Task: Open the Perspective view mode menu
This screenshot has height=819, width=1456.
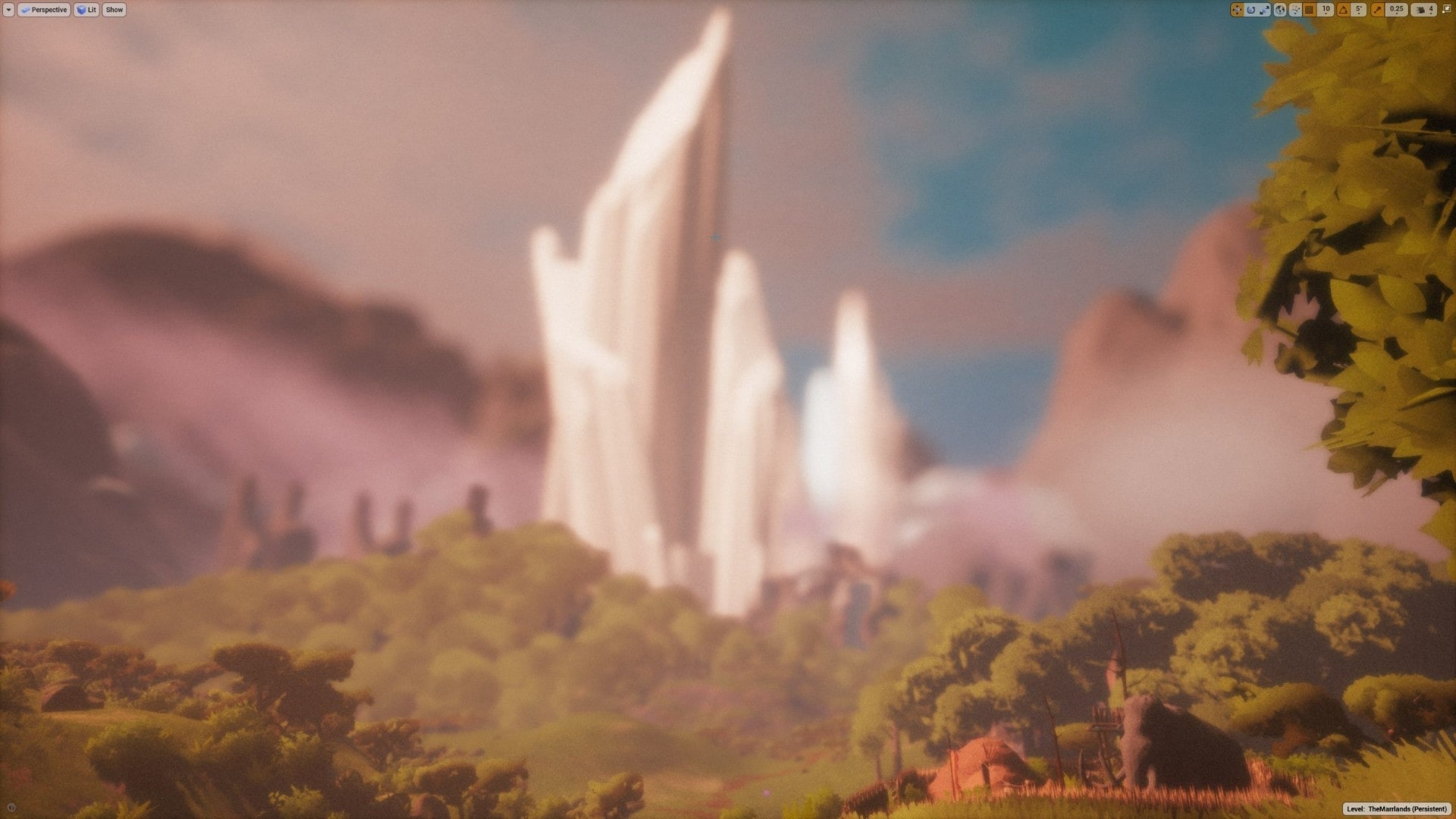Action: click(x=44, y=10)
